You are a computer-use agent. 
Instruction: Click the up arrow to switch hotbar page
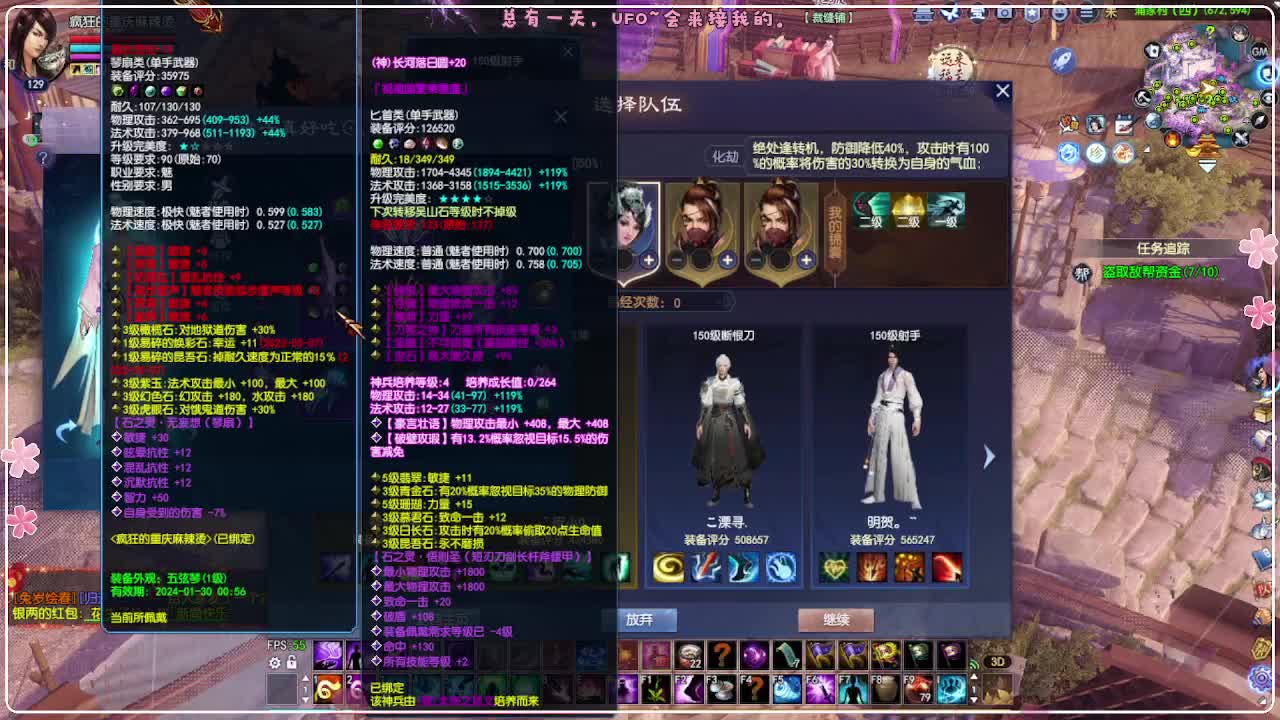point(974,677)
